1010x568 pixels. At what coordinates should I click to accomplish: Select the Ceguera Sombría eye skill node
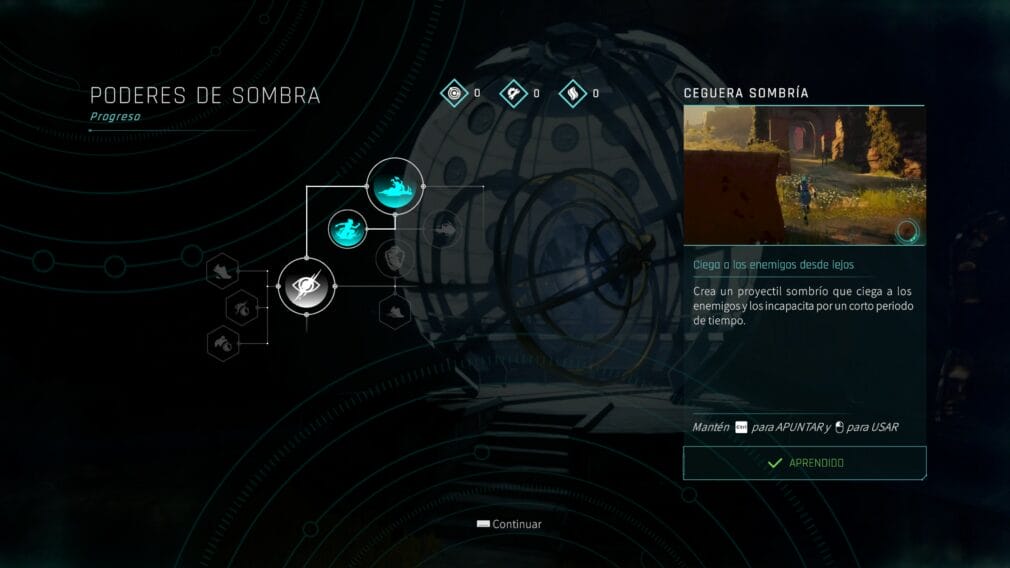coord(305,286)
